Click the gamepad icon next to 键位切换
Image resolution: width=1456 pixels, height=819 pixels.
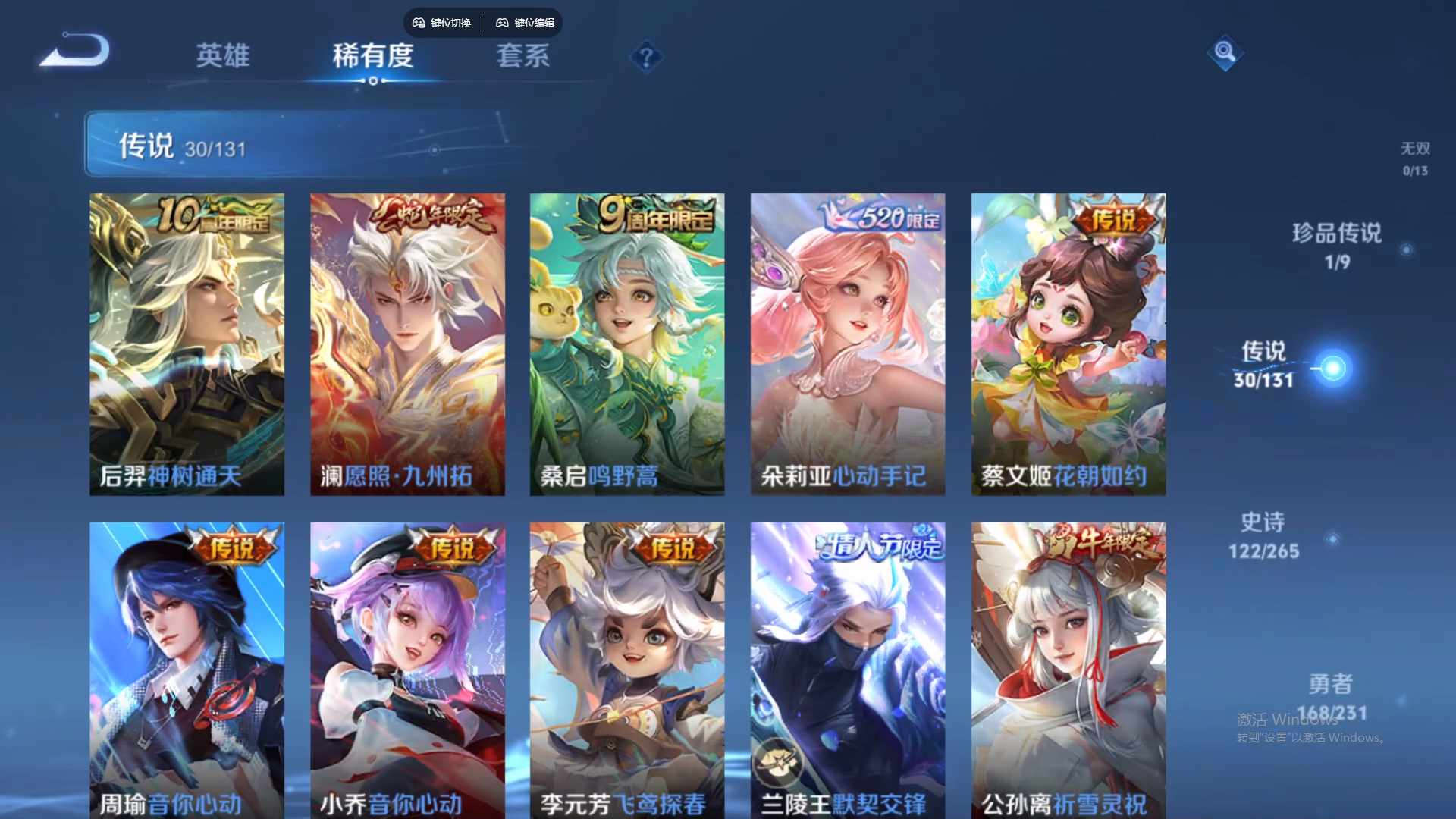tap(418, 23)
